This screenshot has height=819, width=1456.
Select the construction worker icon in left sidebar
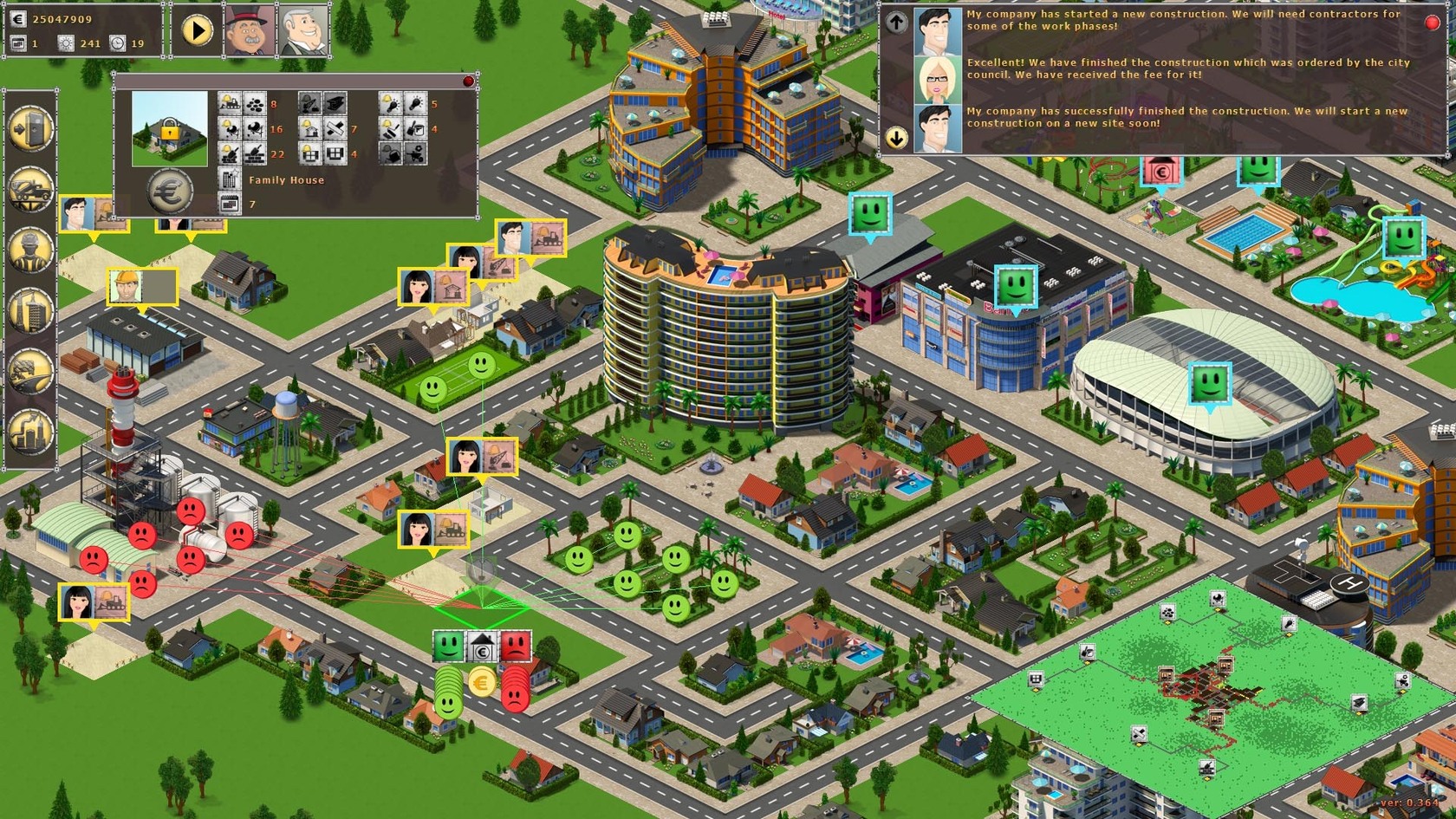point(30,250)
